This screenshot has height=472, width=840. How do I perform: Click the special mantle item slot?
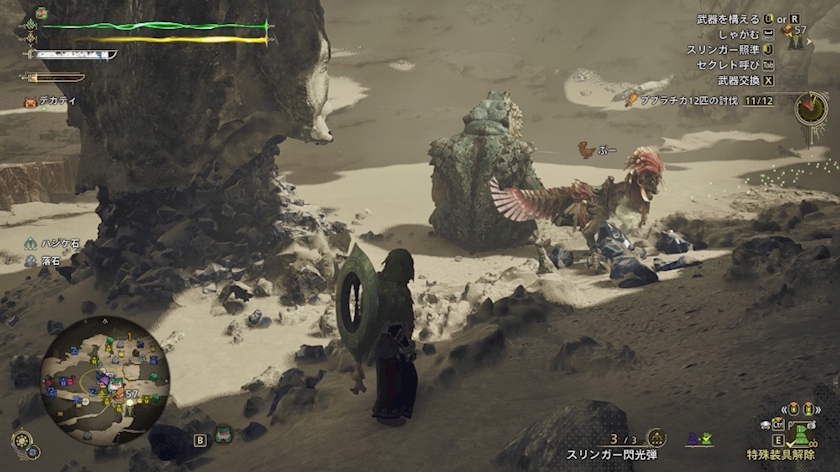tap(802, 436)
